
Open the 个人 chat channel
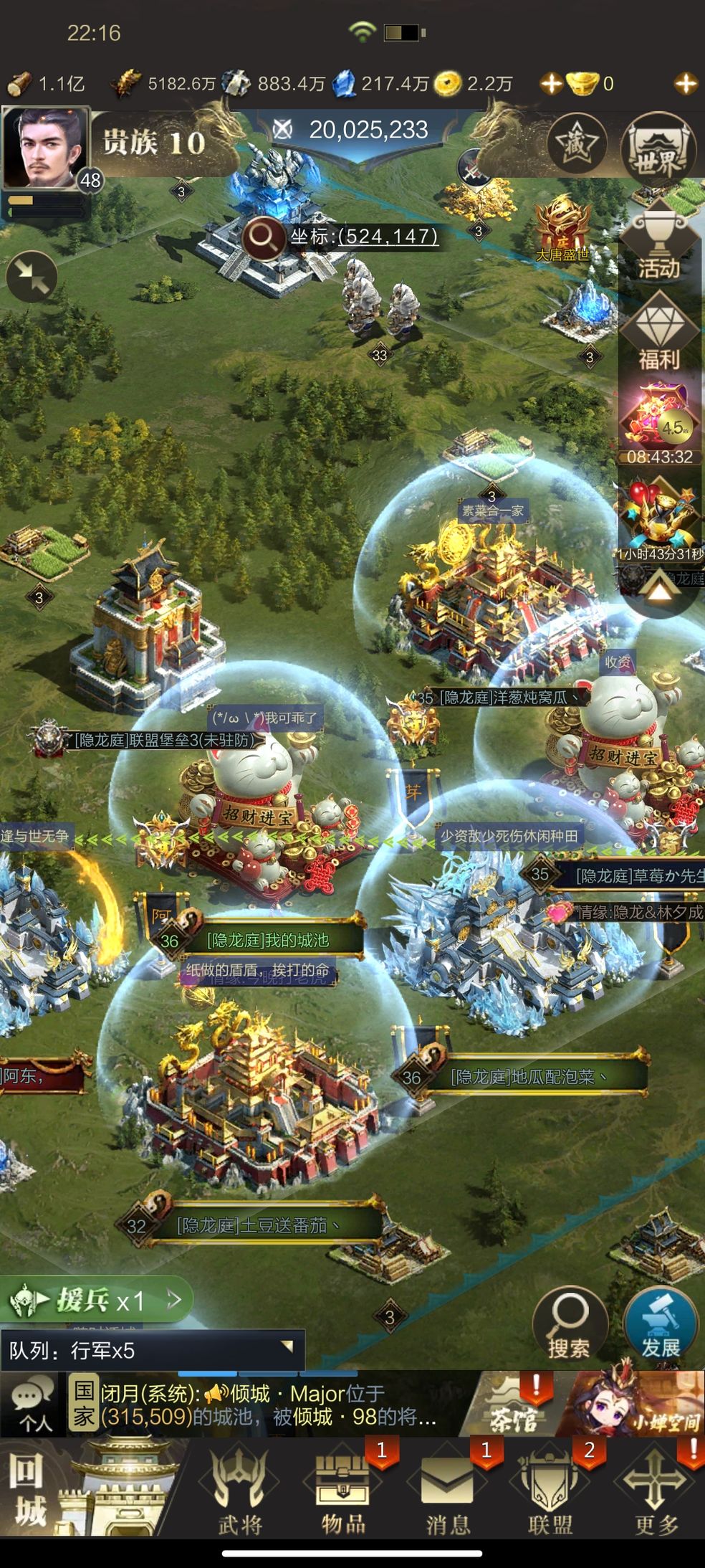(33, 1405)
